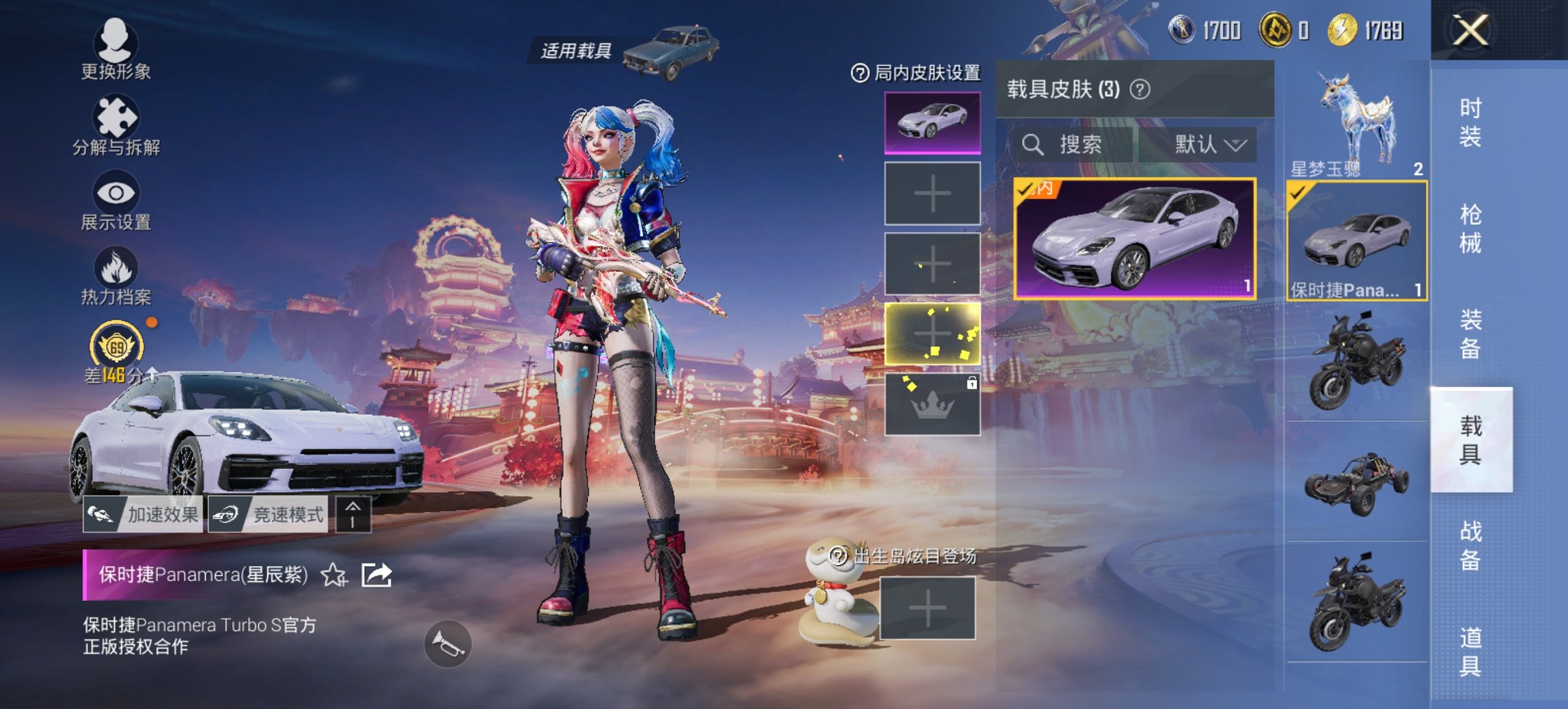Click the magnifier icon in the search bar

coord(1032,144)
